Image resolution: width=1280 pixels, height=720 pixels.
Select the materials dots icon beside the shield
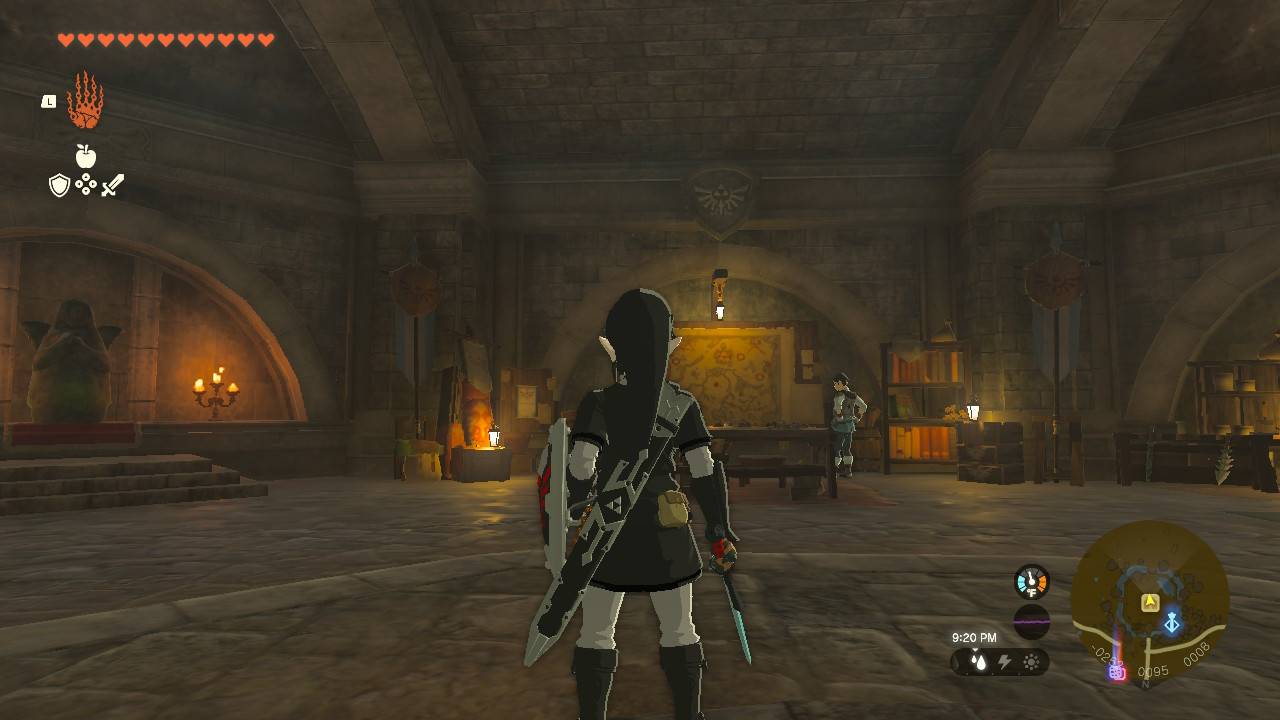tap(86, 184)
